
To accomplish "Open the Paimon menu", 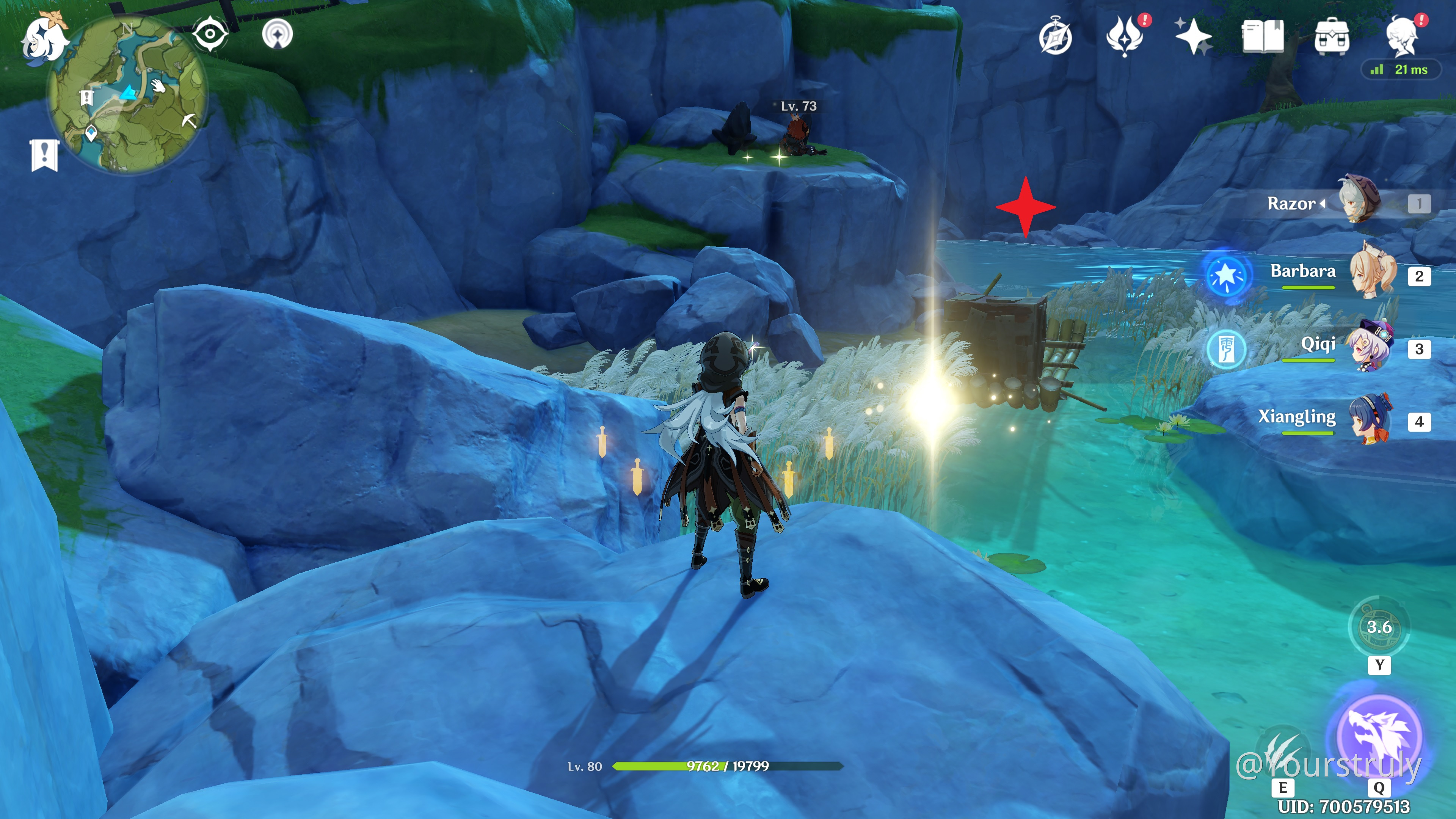I will click(44, 37).
